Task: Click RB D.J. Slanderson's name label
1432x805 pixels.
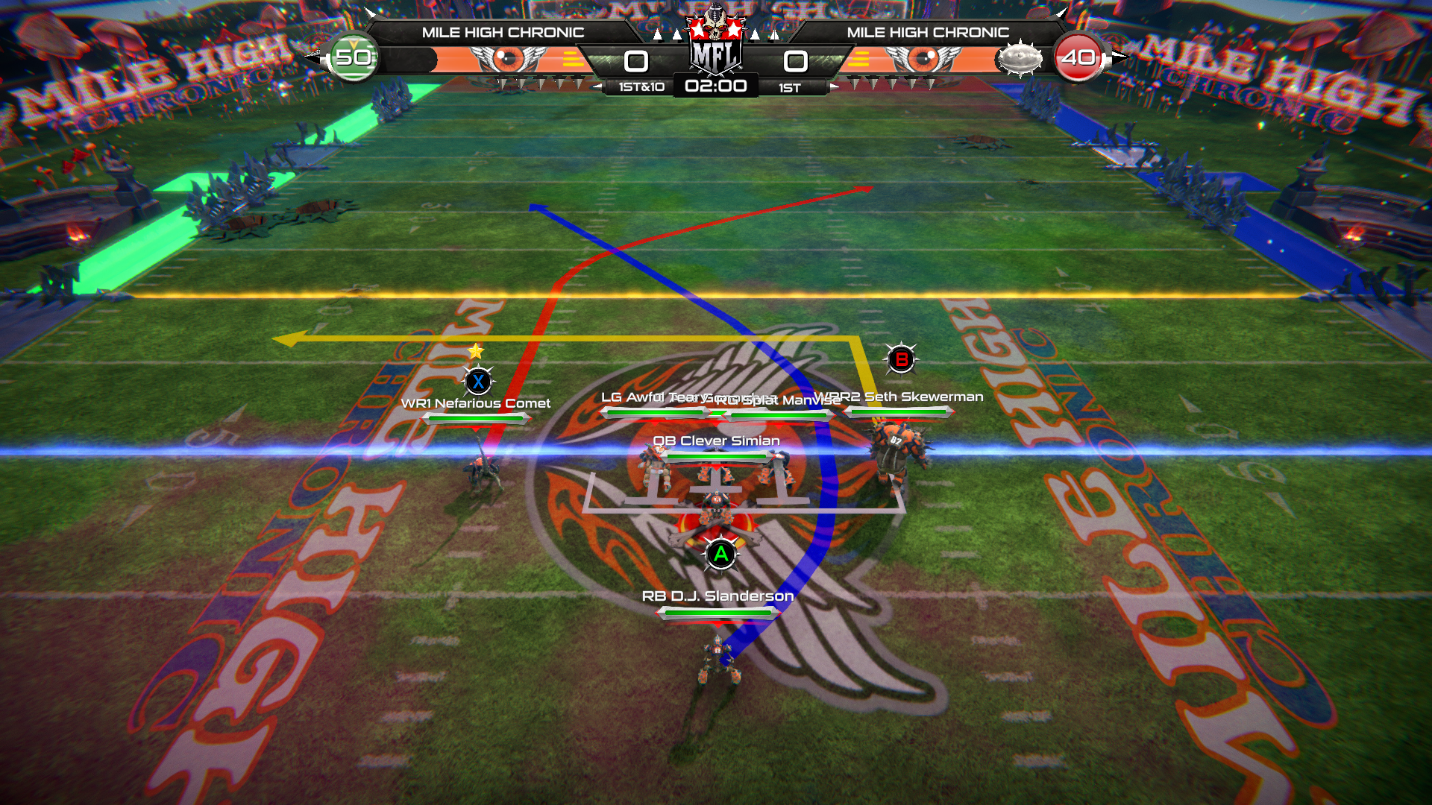Action: tap(716, 595)
